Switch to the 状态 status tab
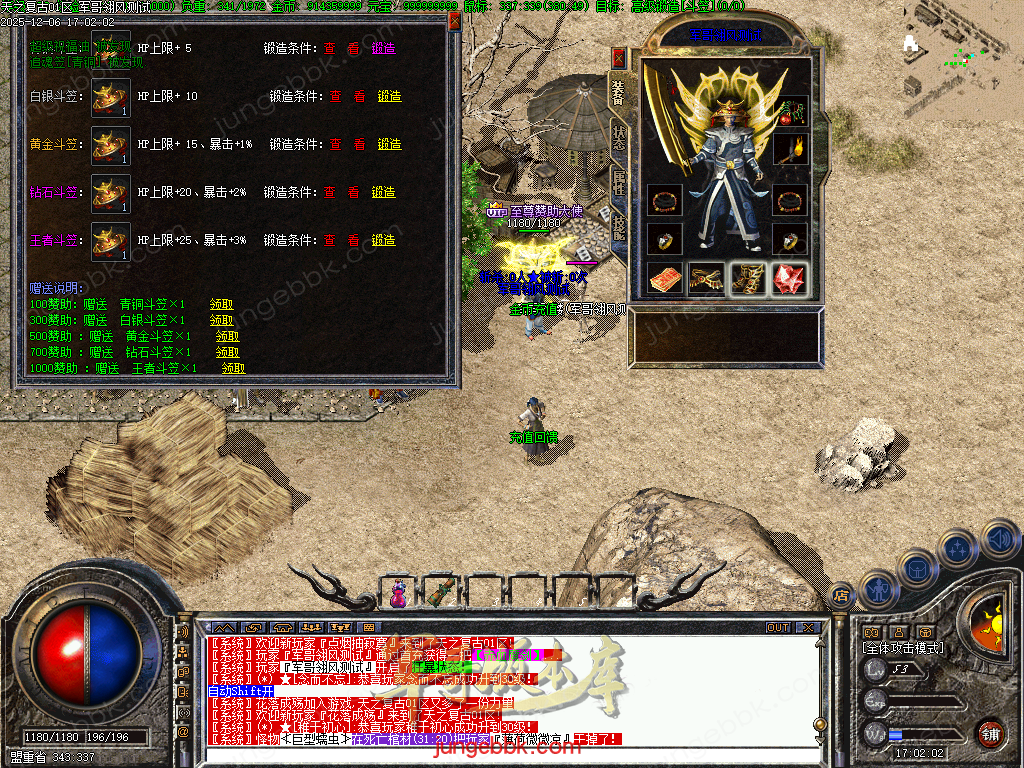Image resolution: width=1024 pixels, height=768 pixels. 618,140
